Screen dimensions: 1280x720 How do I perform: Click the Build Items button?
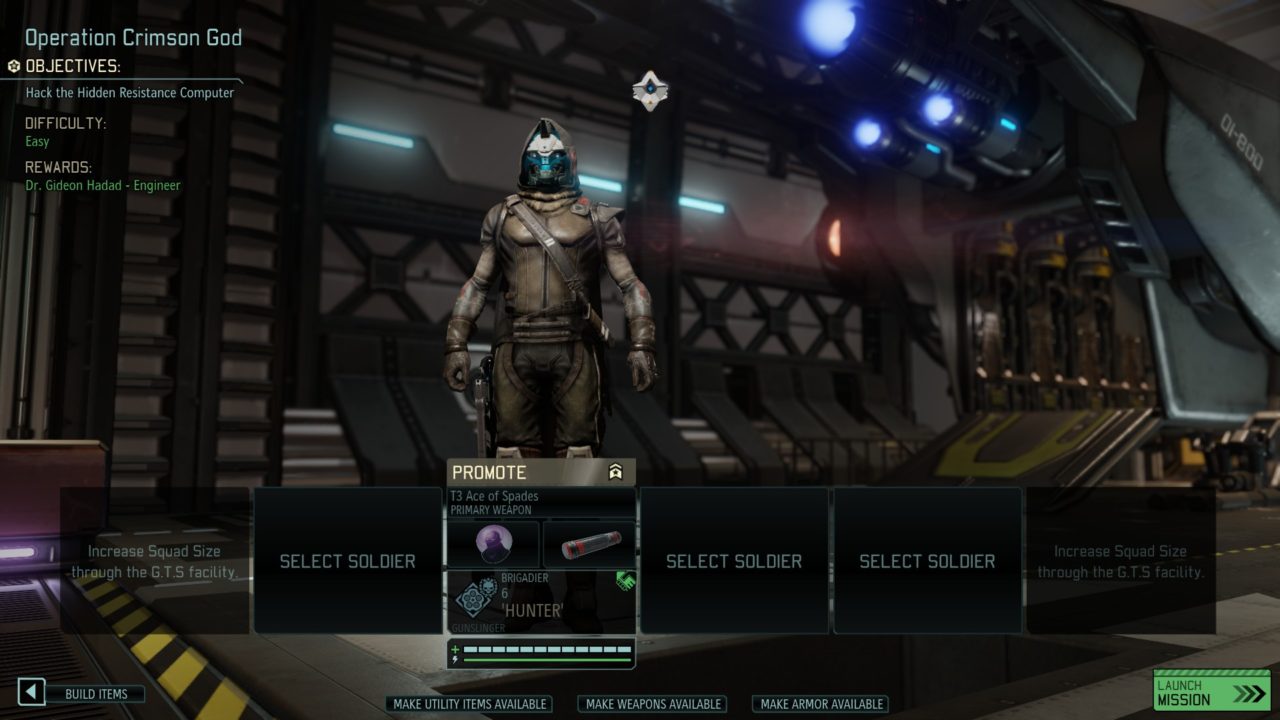click(97, 693)
